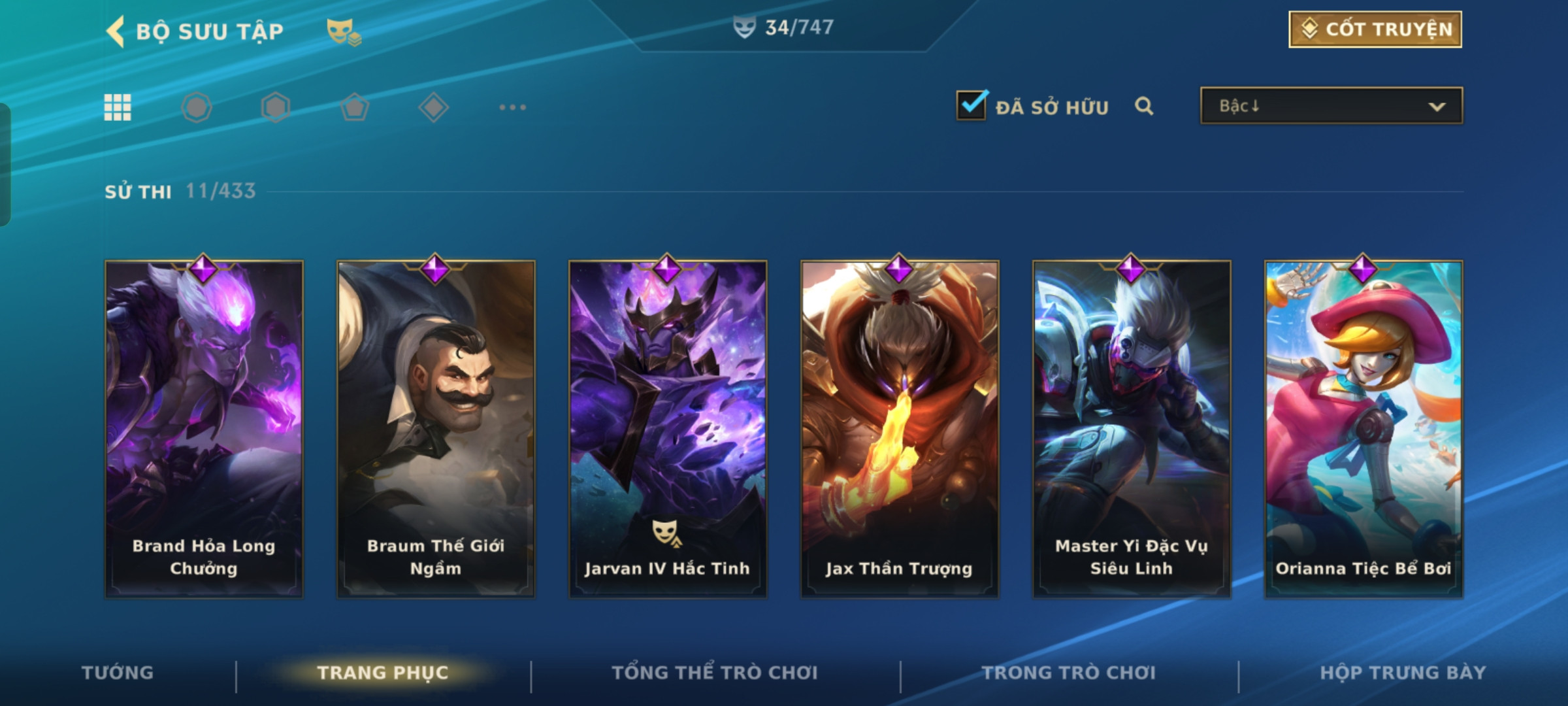
Task: Go to the Trong Trò Chơi tab
Action: (1069, 673)
